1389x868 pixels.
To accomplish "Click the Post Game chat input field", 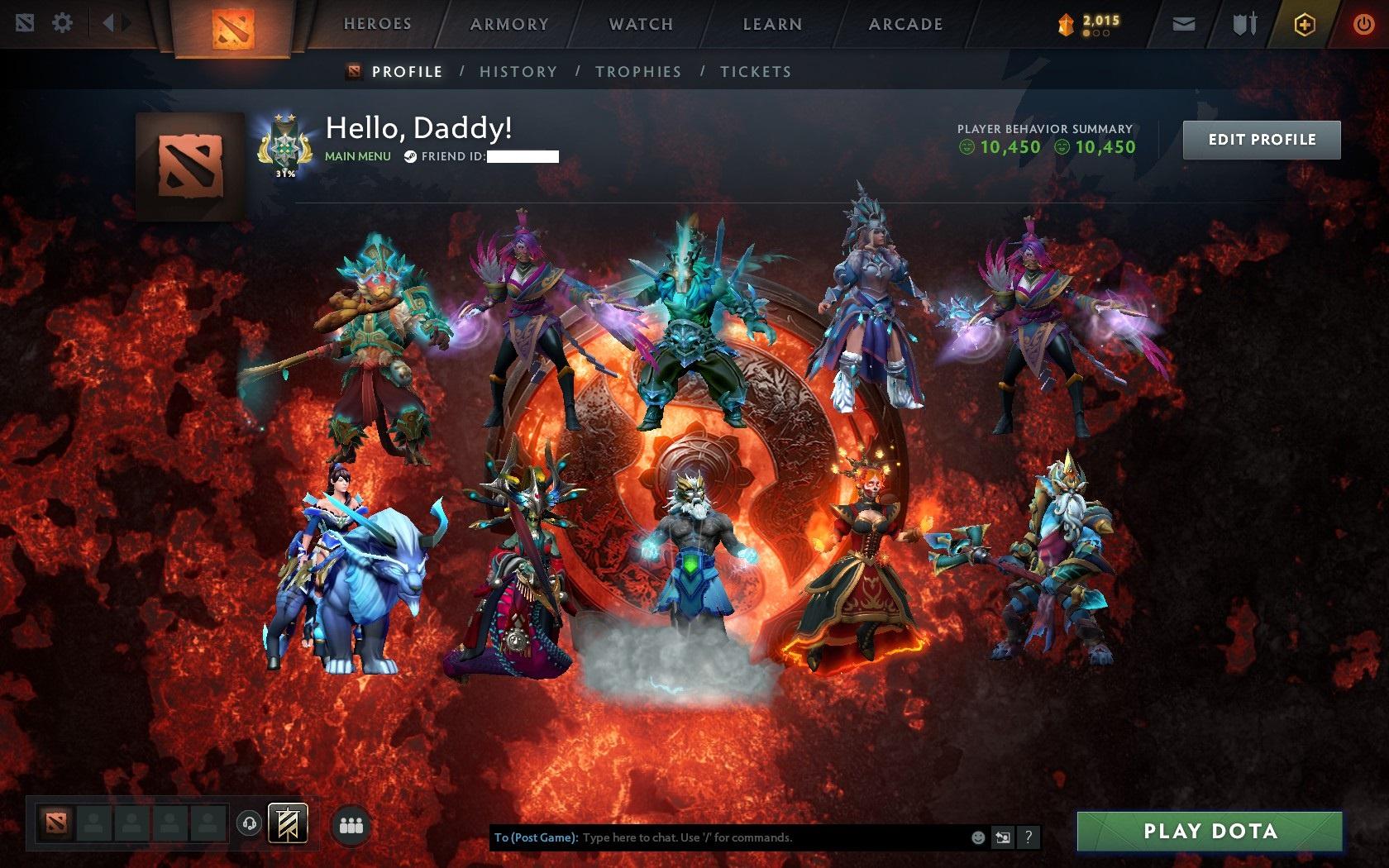I will pos(728,837).
